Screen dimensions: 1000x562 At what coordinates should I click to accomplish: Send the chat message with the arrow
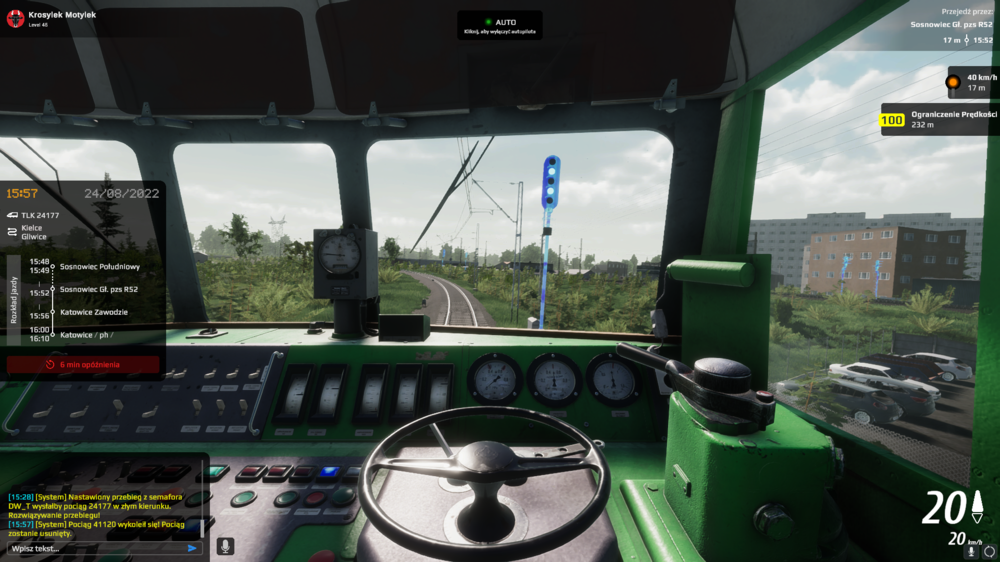pyautogui.click(x=192, y=548)
